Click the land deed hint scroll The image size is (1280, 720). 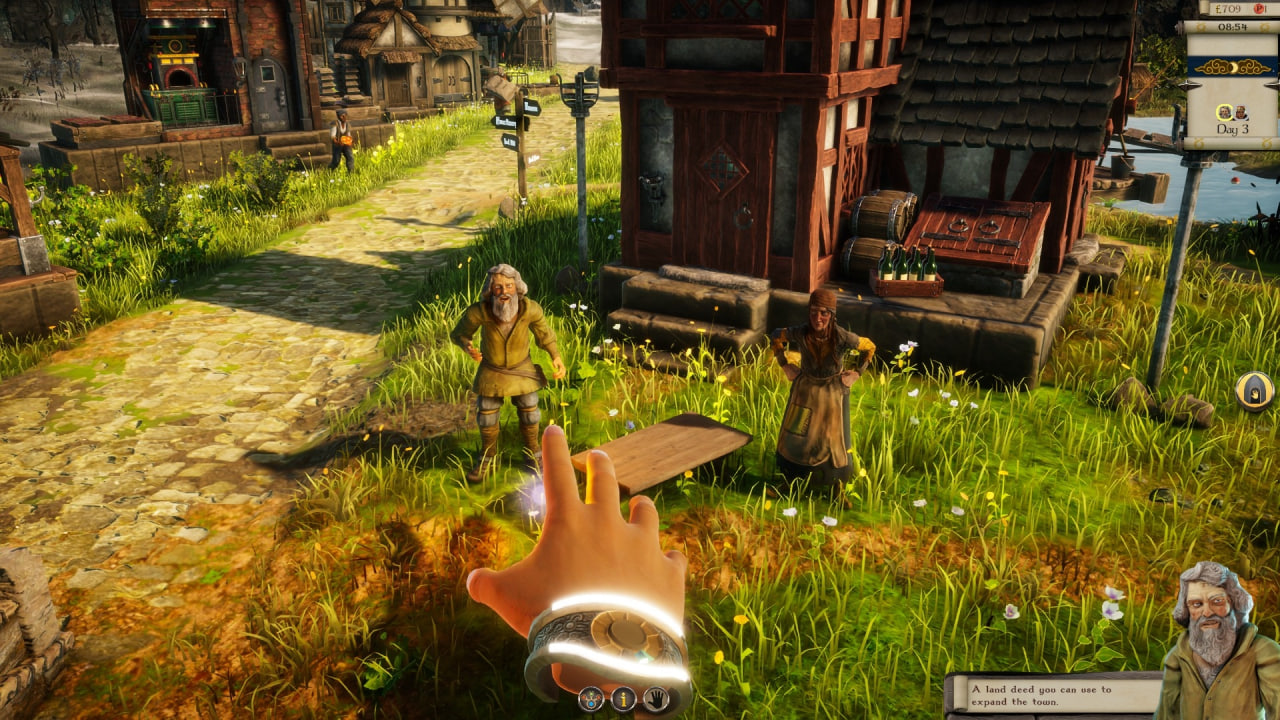[1053, 695]
